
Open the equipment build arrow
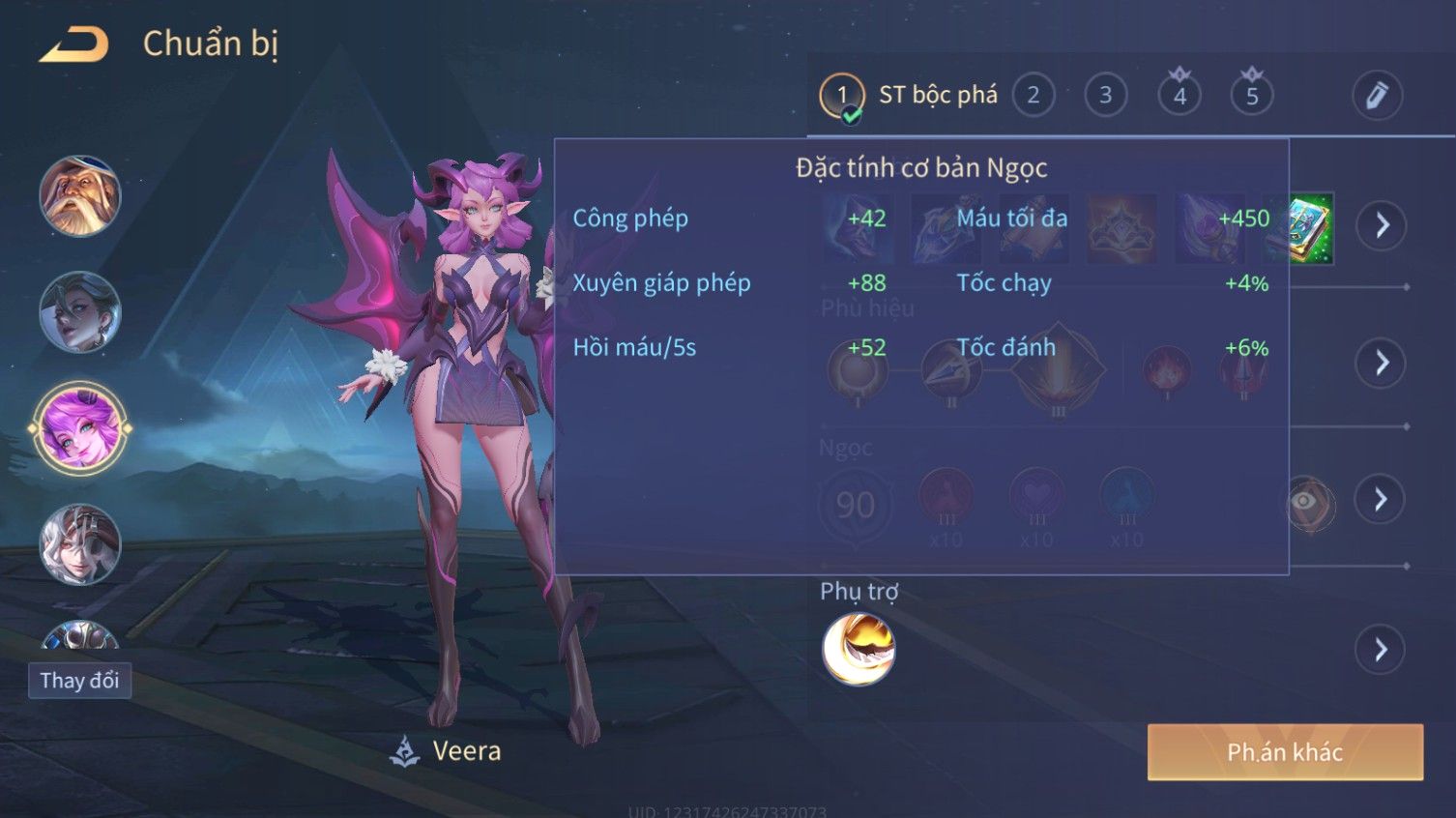[x=1382, y=225]
